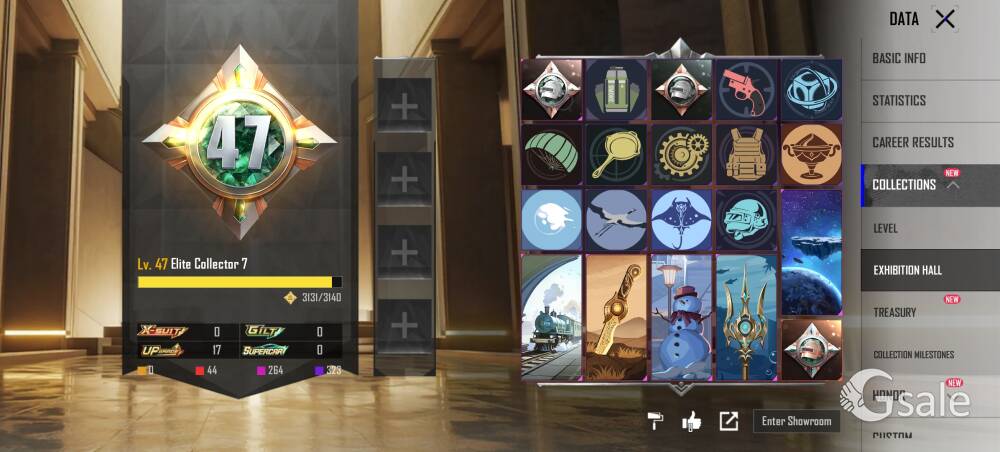Enter the Showroom
Screen dimensions: 1000x452
tap(796, 421)
